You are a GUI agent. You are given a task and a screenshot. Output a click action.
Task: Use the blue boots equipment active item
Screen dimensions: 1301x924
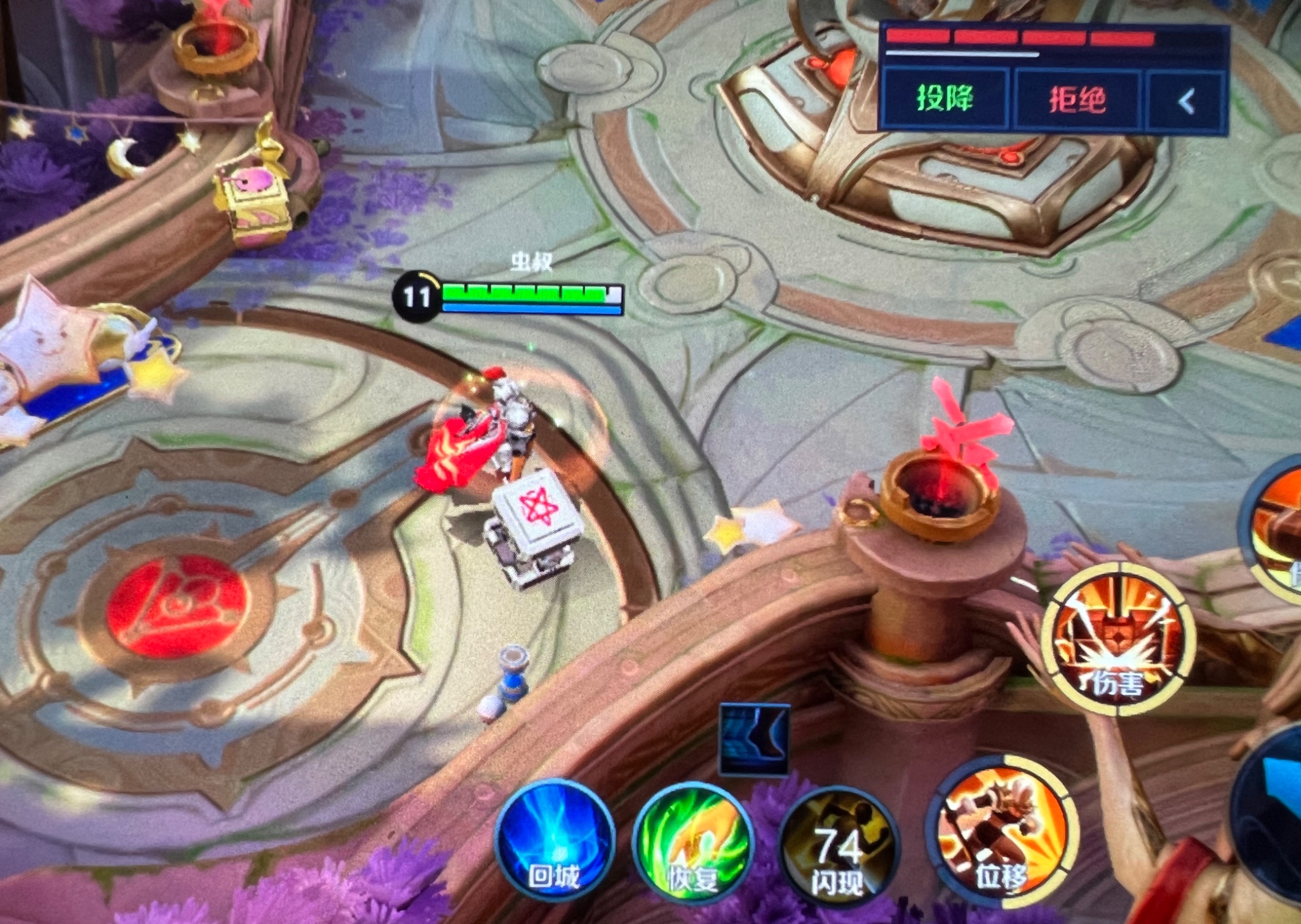click(754, 739)
